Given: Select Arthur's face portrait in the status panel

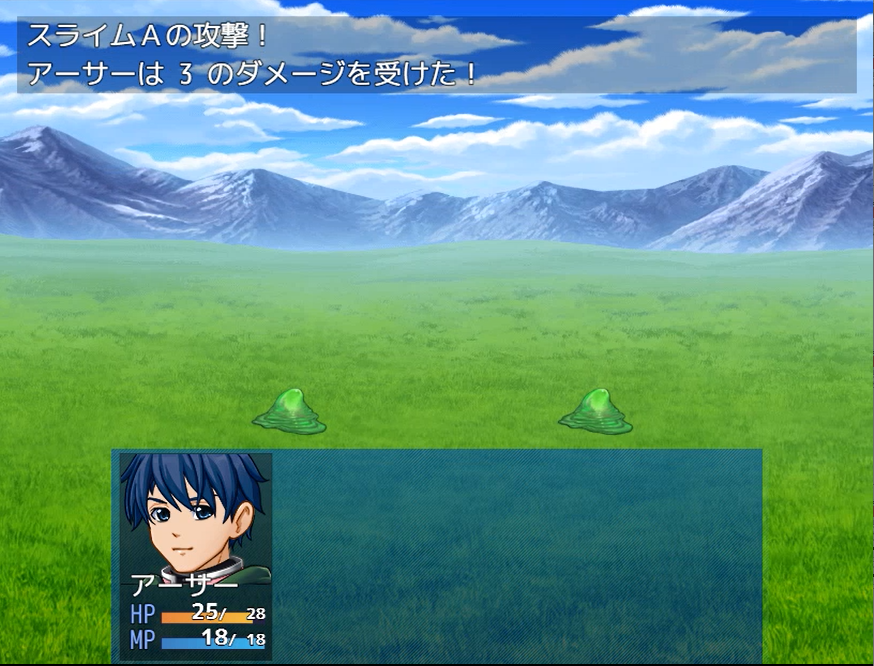Looking at the screenshot, I should click(196, 517).
